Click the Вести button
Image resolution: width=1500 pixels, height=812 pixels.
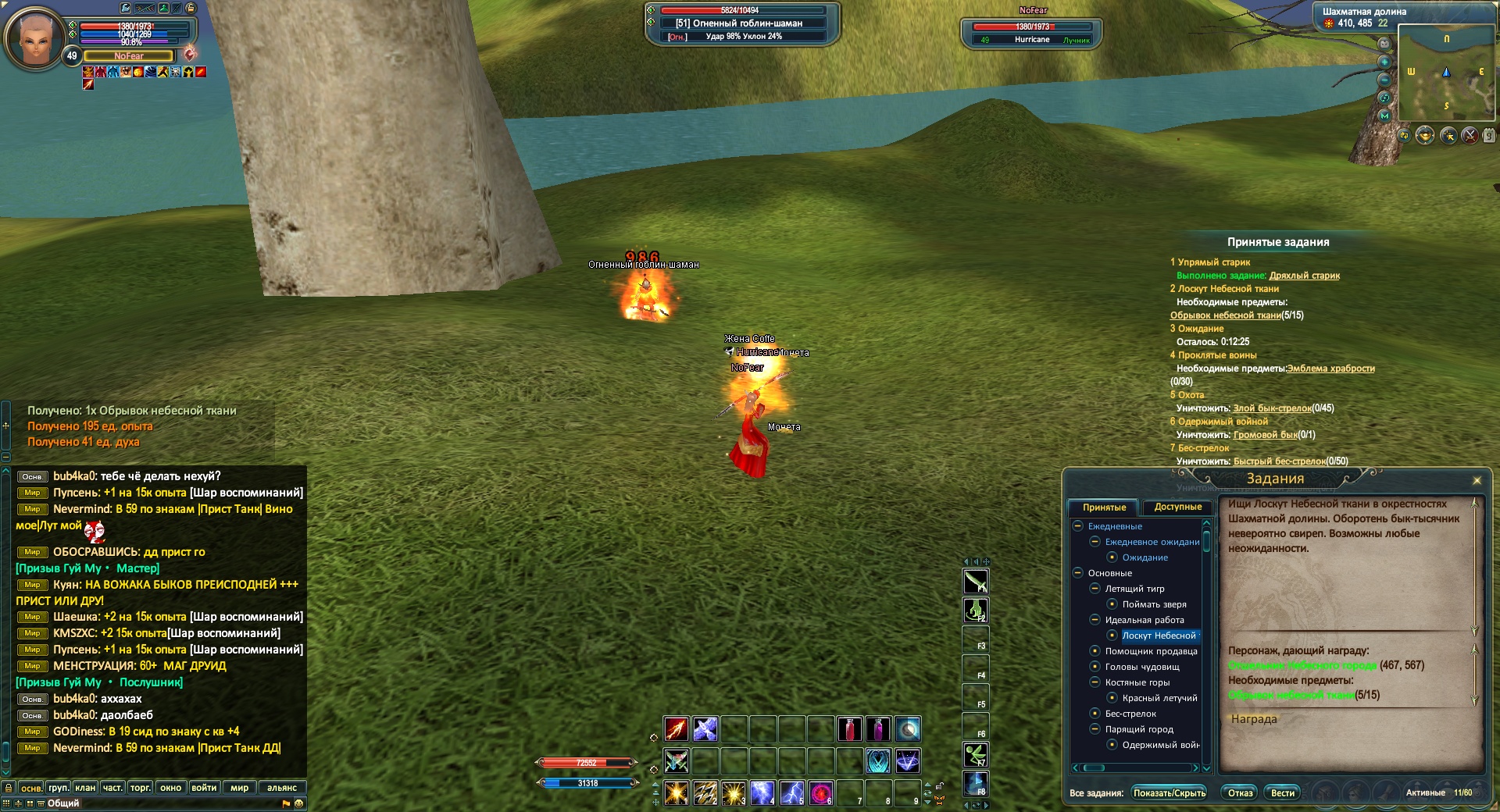(x=1282, y=793)
